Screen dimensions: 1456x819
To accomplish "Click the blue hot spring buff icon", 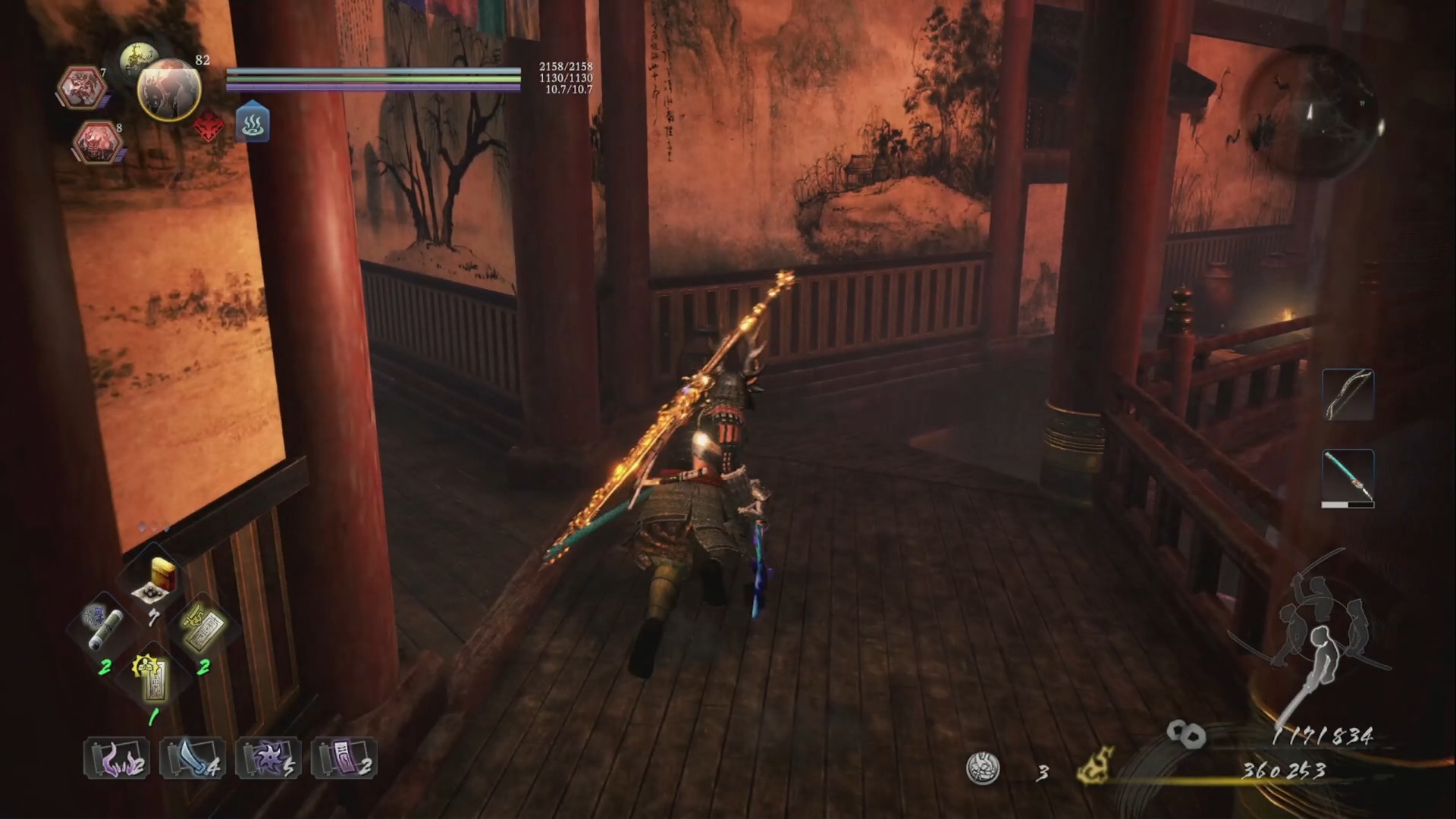I will point(253,124).
